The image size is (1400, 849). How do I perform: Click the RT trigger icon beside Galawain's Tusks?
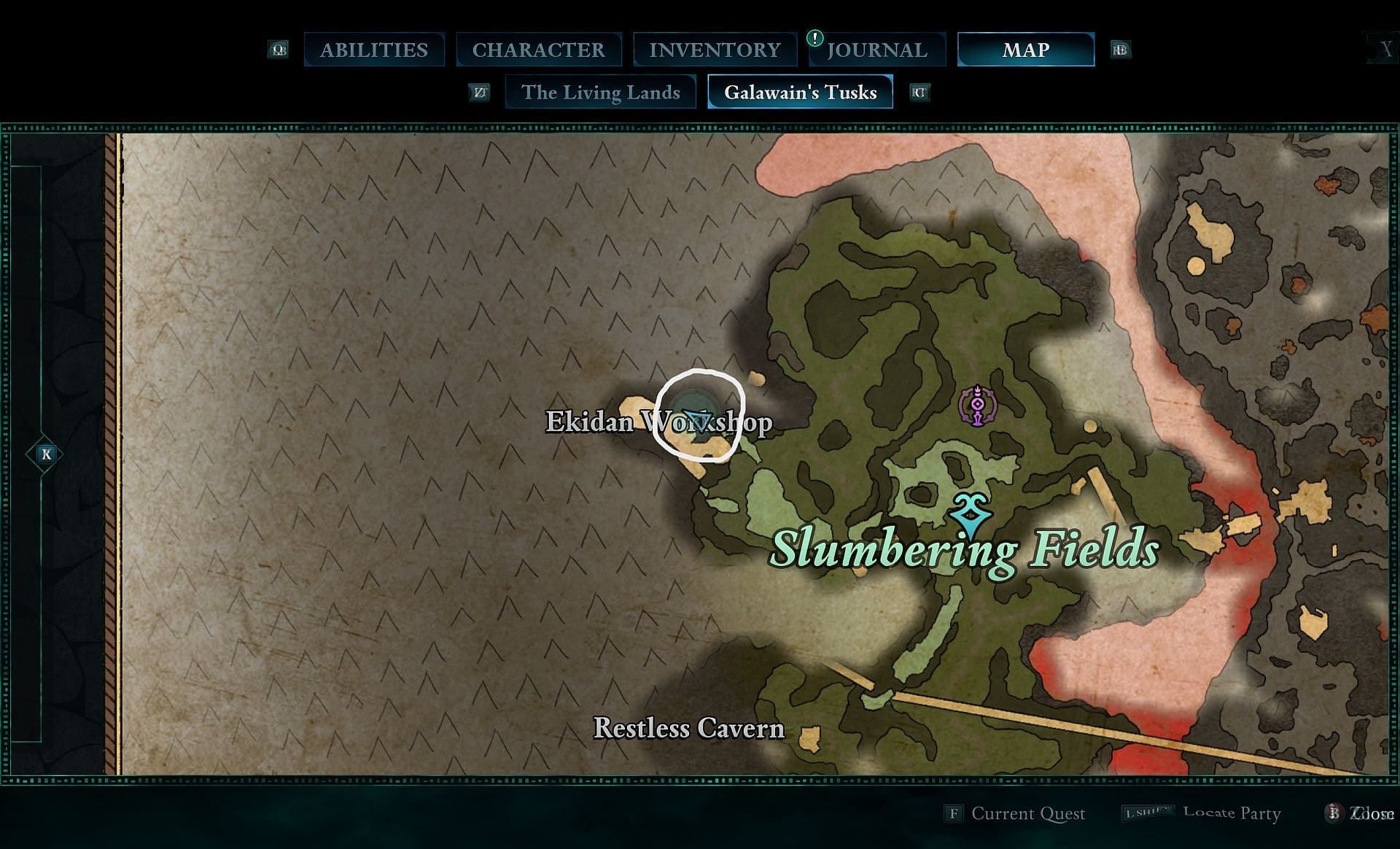(919, 92)
